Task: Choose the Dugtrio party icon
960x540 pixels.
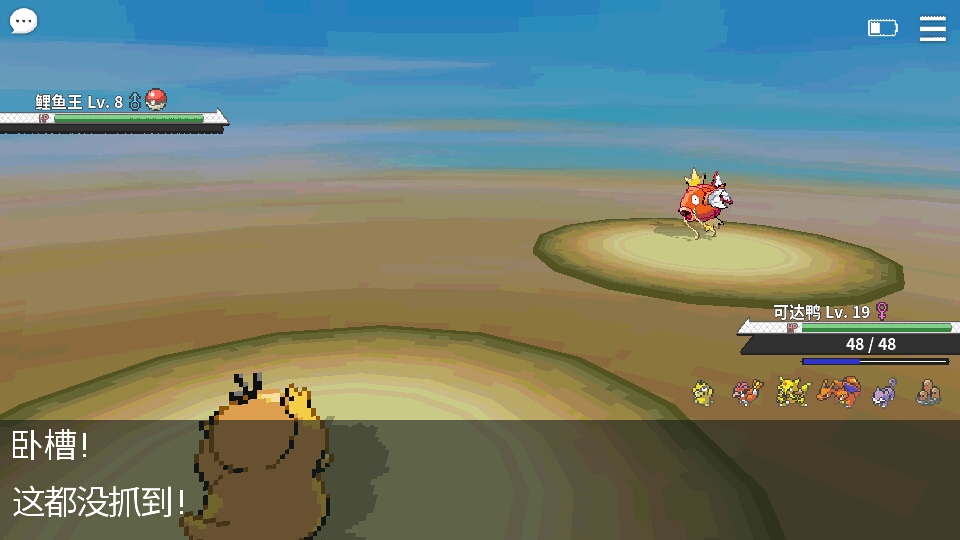Action: [929, 392]
